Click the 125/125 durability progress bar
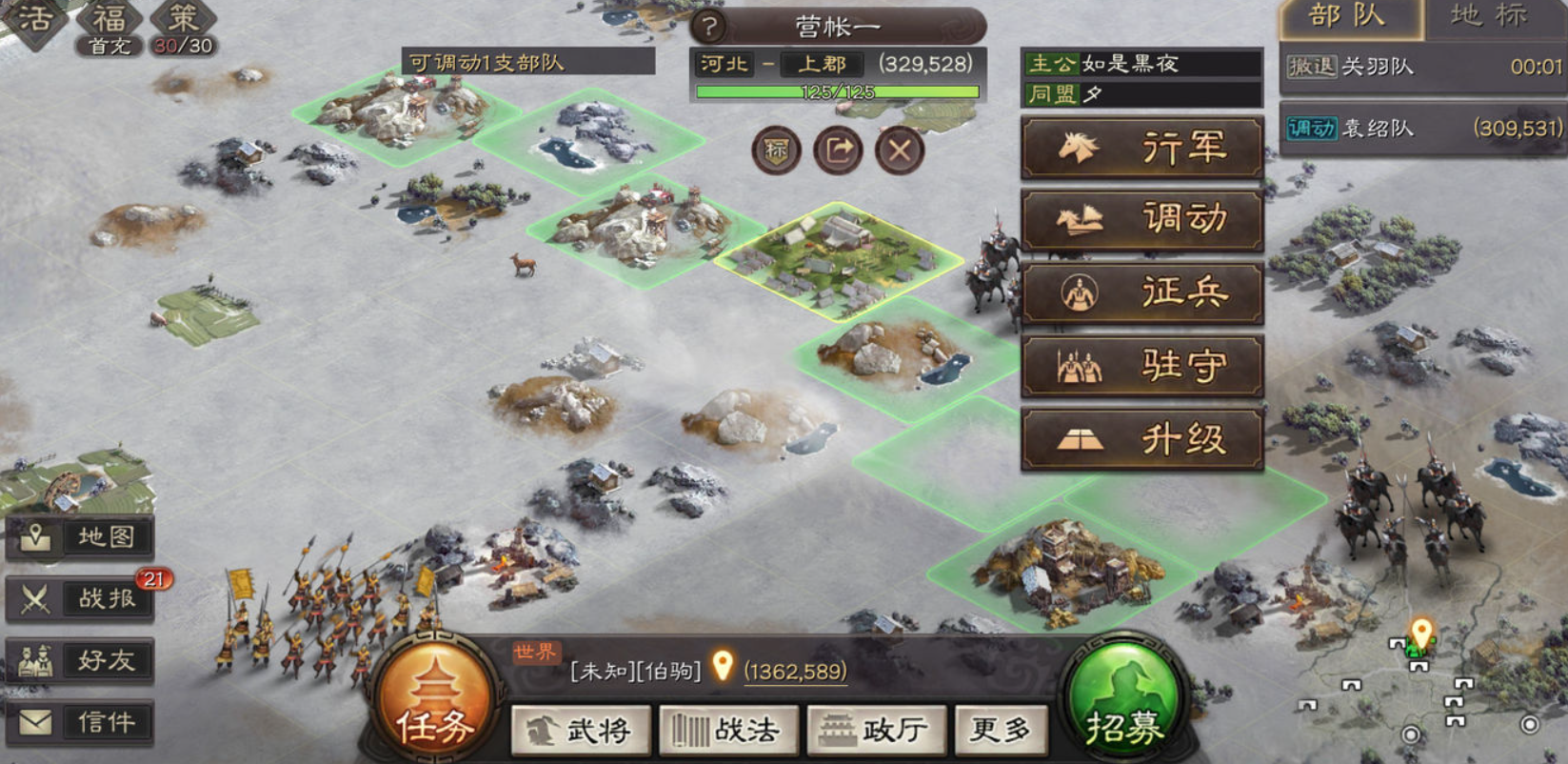The height and width of the screenshot is (764, 1568). tap(836, 90)
